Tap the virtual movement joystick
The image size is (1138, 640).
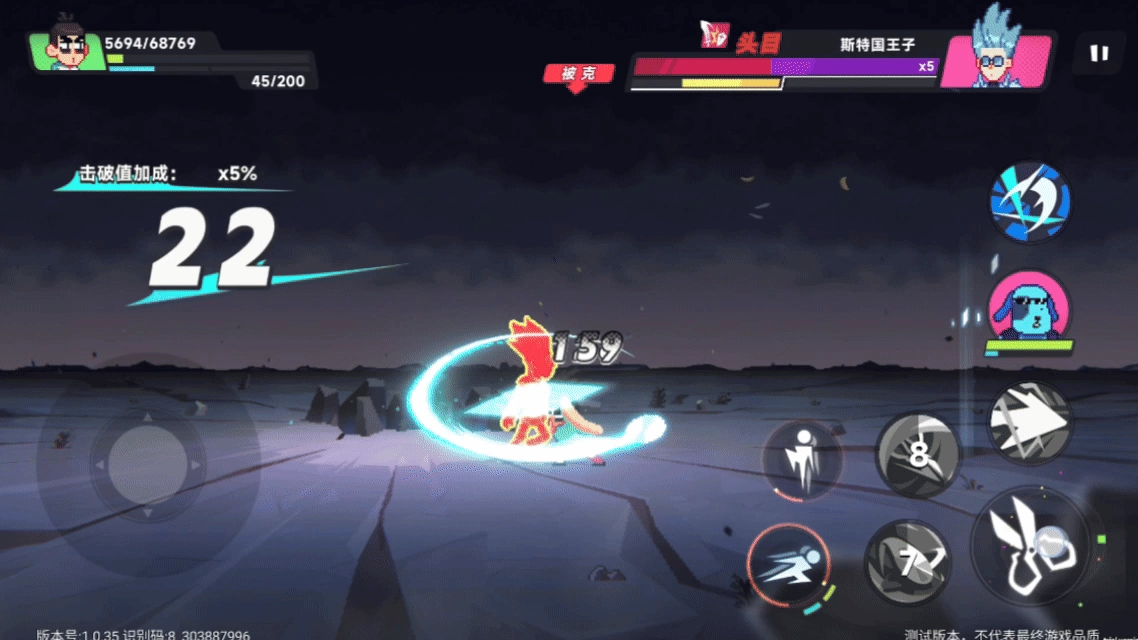[147, 463]
